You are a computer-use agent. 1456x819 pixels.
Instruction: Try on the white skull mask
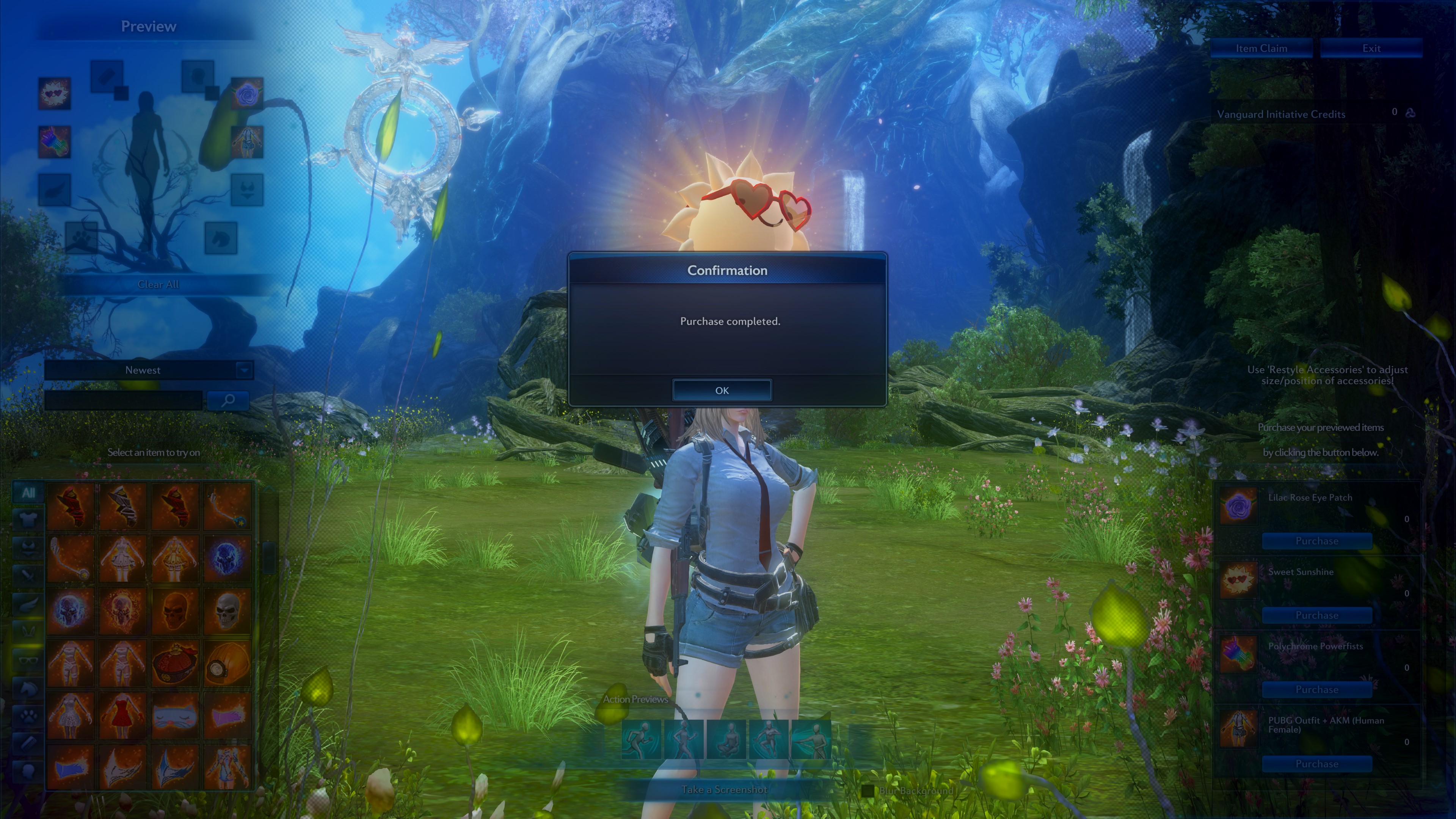(x=228, y=610)
